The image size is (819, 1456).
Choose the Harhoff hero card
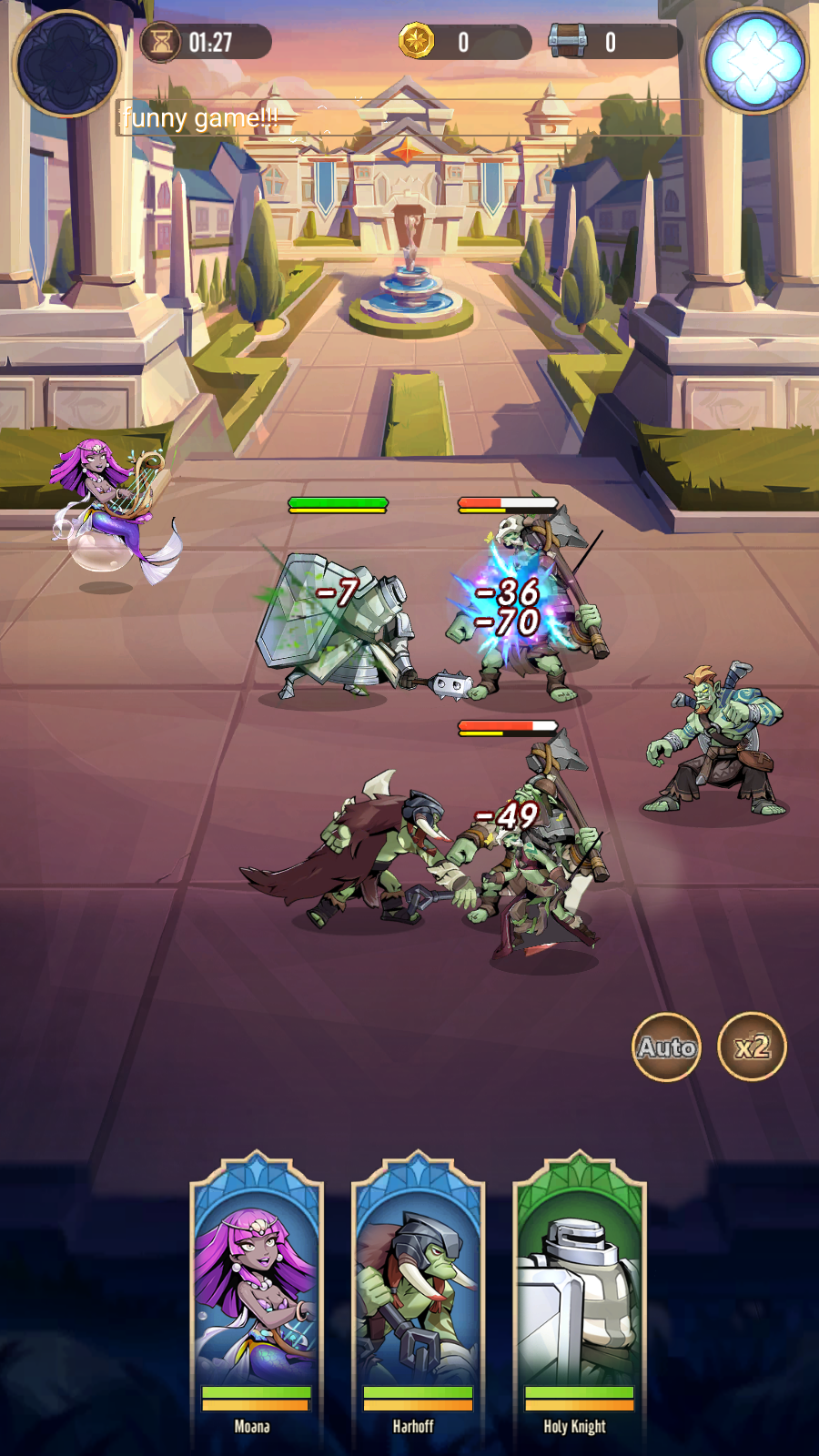pyautogui.click(x=418, y=1292)
